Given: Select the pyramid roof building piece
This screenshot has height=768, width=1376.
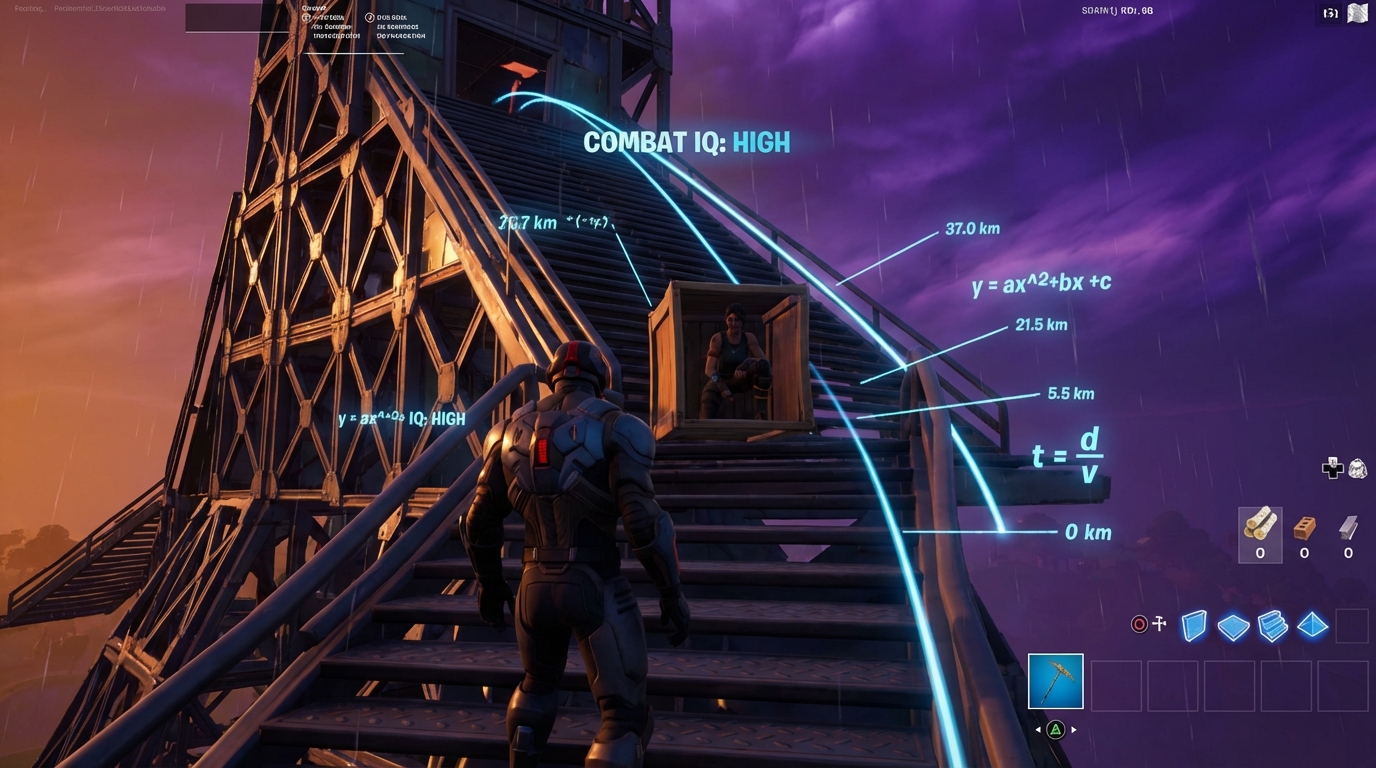Looking at the screenshot, I should pyautogui.click(x=1312, y=626).
